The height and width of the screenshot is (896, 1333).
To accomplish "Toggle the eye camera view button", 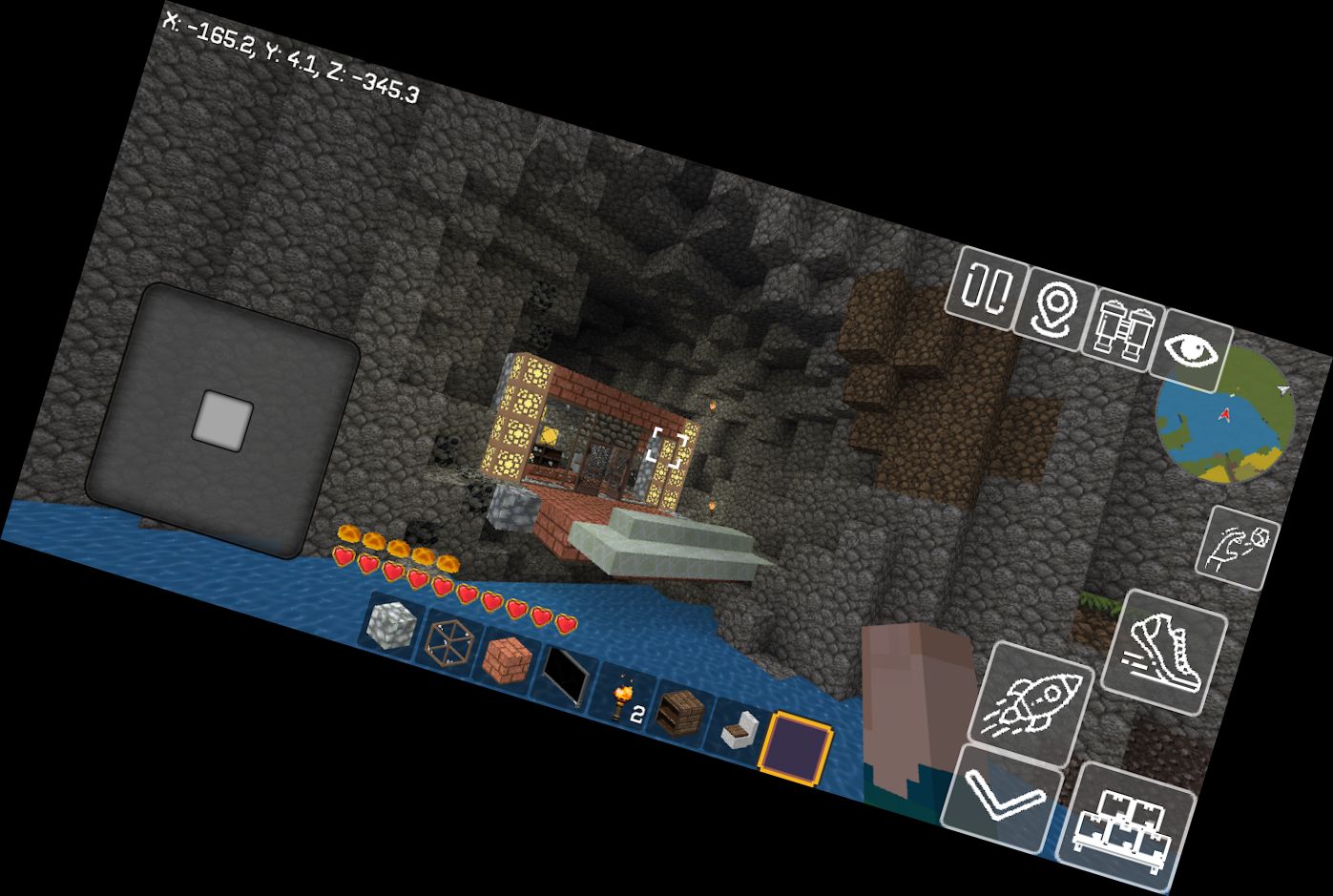I will (x=1192, y=349).
